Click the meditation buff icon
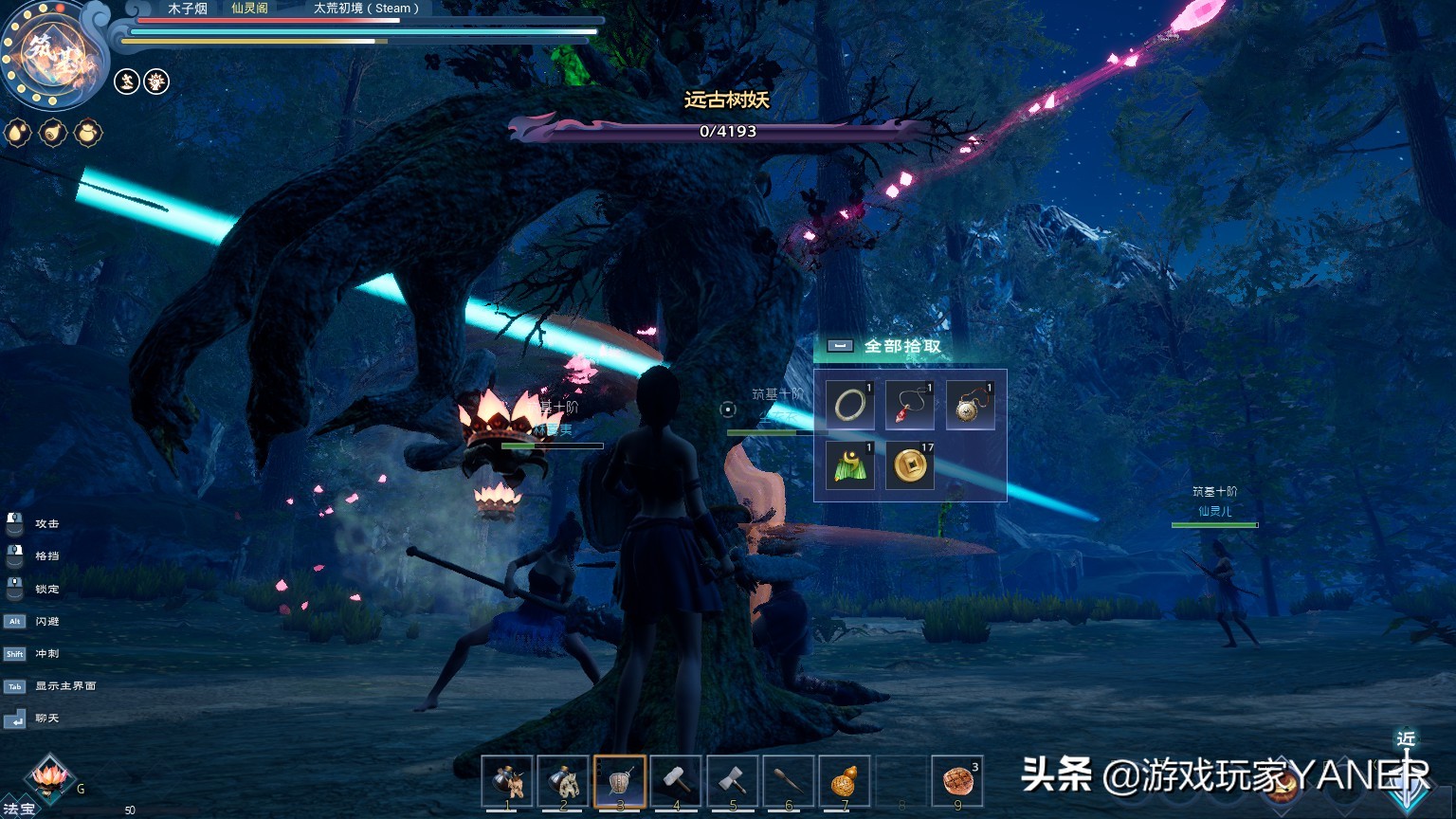 [x=127, y=82]
